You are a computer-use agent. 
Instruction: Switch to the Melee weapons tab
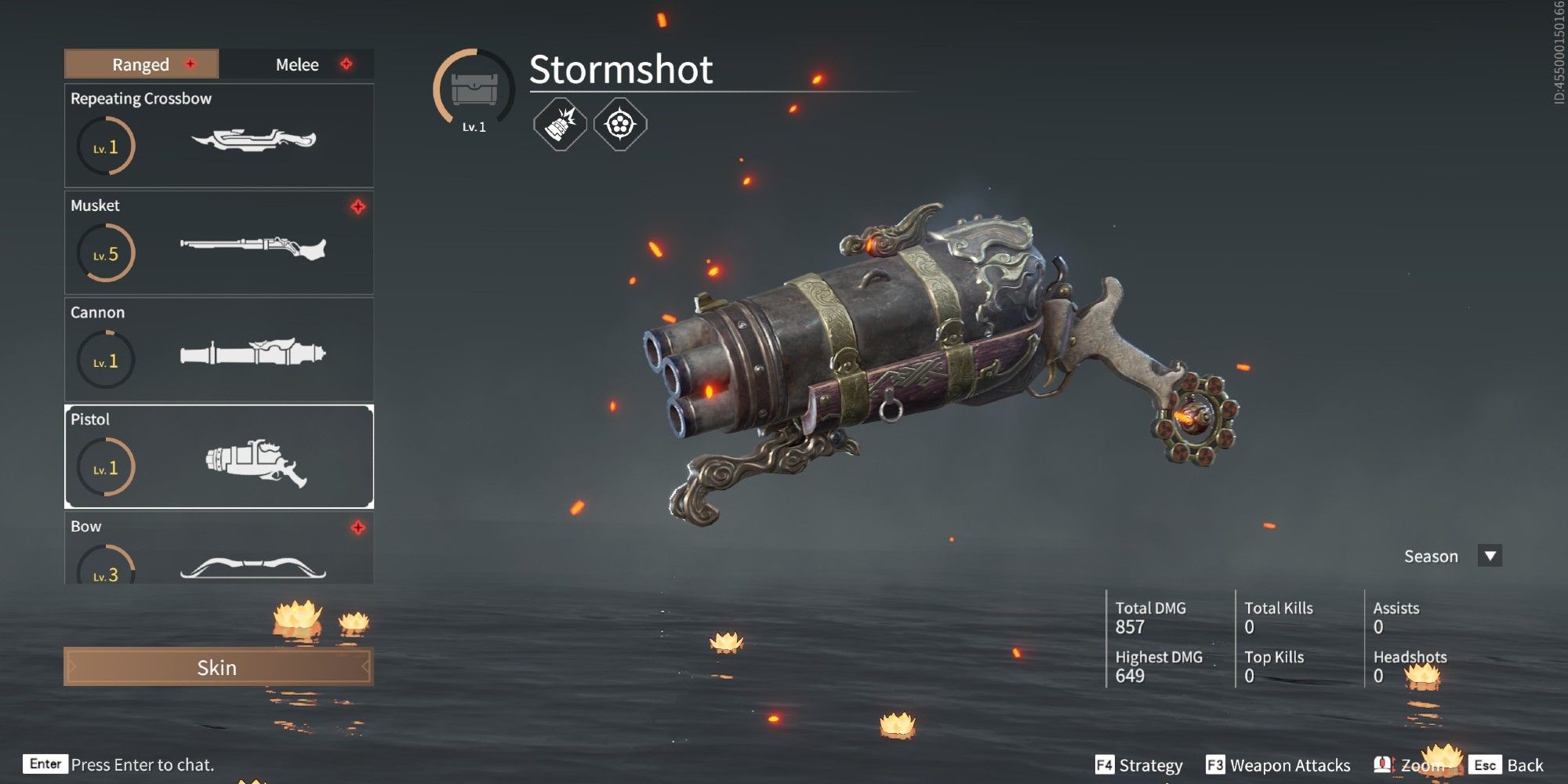pyautogui.click(x=297, y=64)
